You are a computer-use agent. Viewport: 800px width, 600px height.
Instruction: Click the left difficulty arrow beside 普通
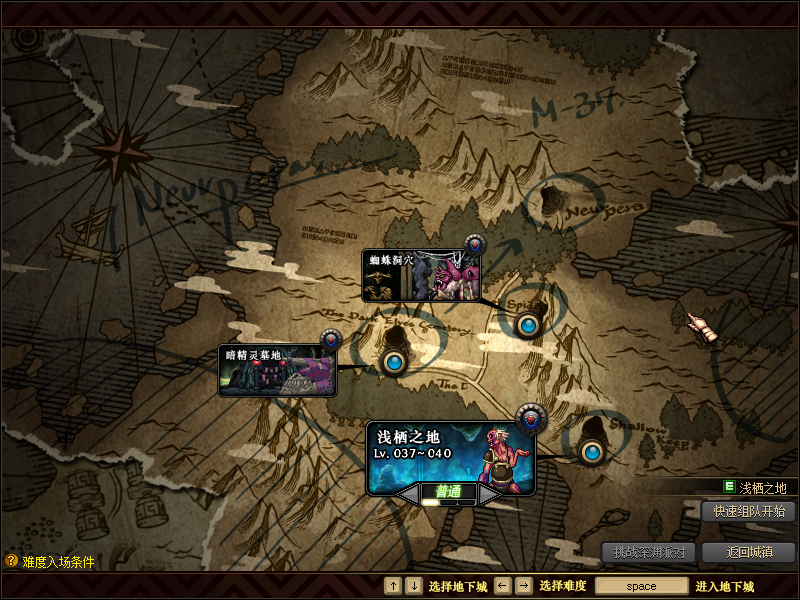pyautogui.click(x=409, y=493)
